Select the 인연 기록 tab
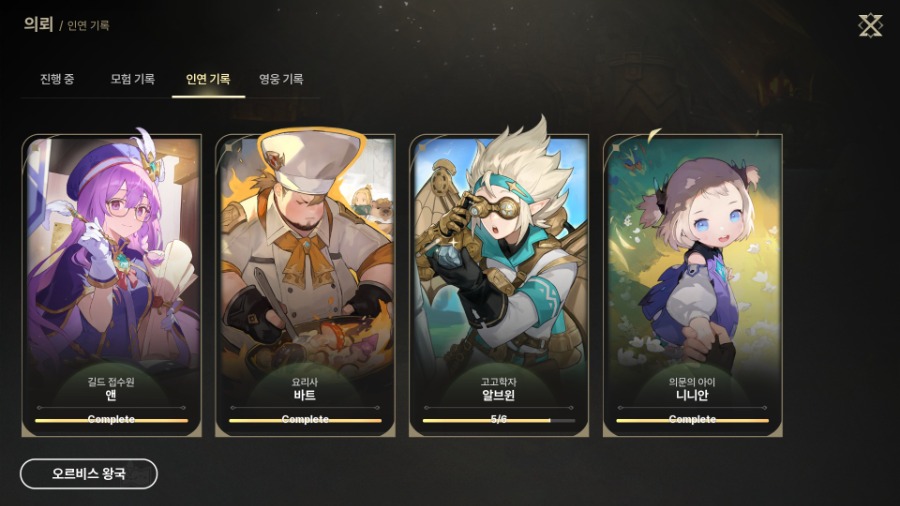This screenshot has height=506, width=900. (x=208, y=79)
